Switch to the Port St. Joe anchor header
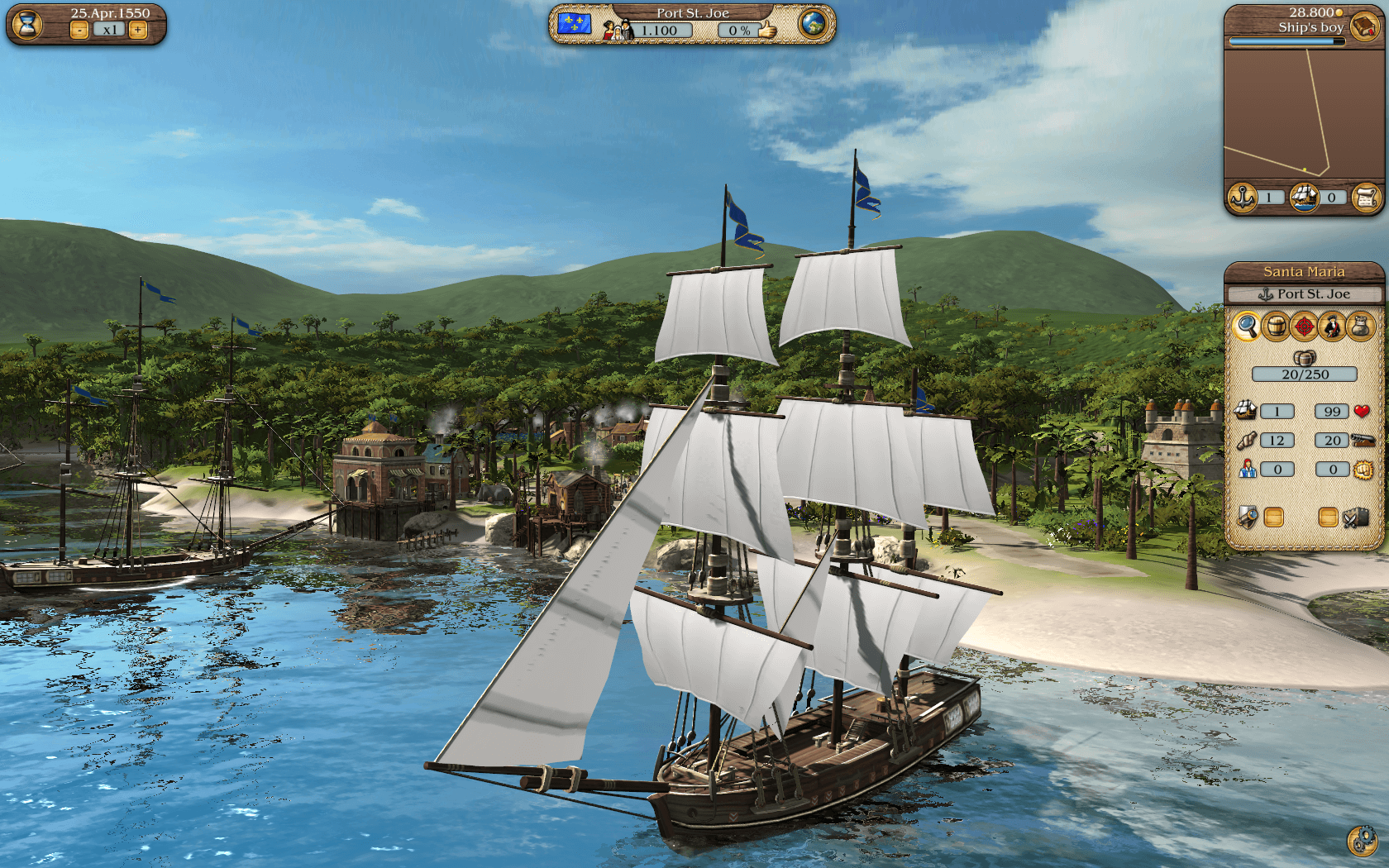The width and height of the screenshot is (1389, 868). coord(1305,294)
